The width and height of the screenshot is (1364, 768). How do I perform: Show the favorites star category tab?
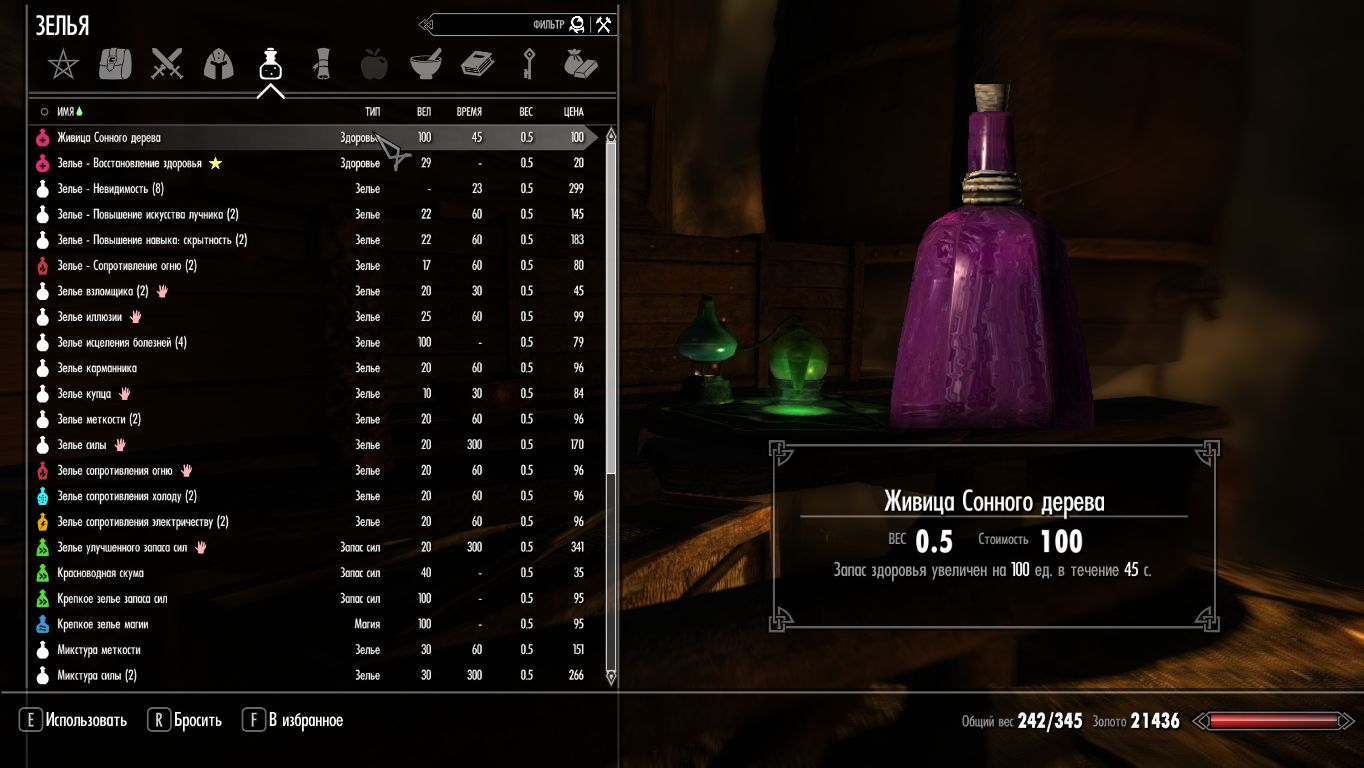[63, 65]
